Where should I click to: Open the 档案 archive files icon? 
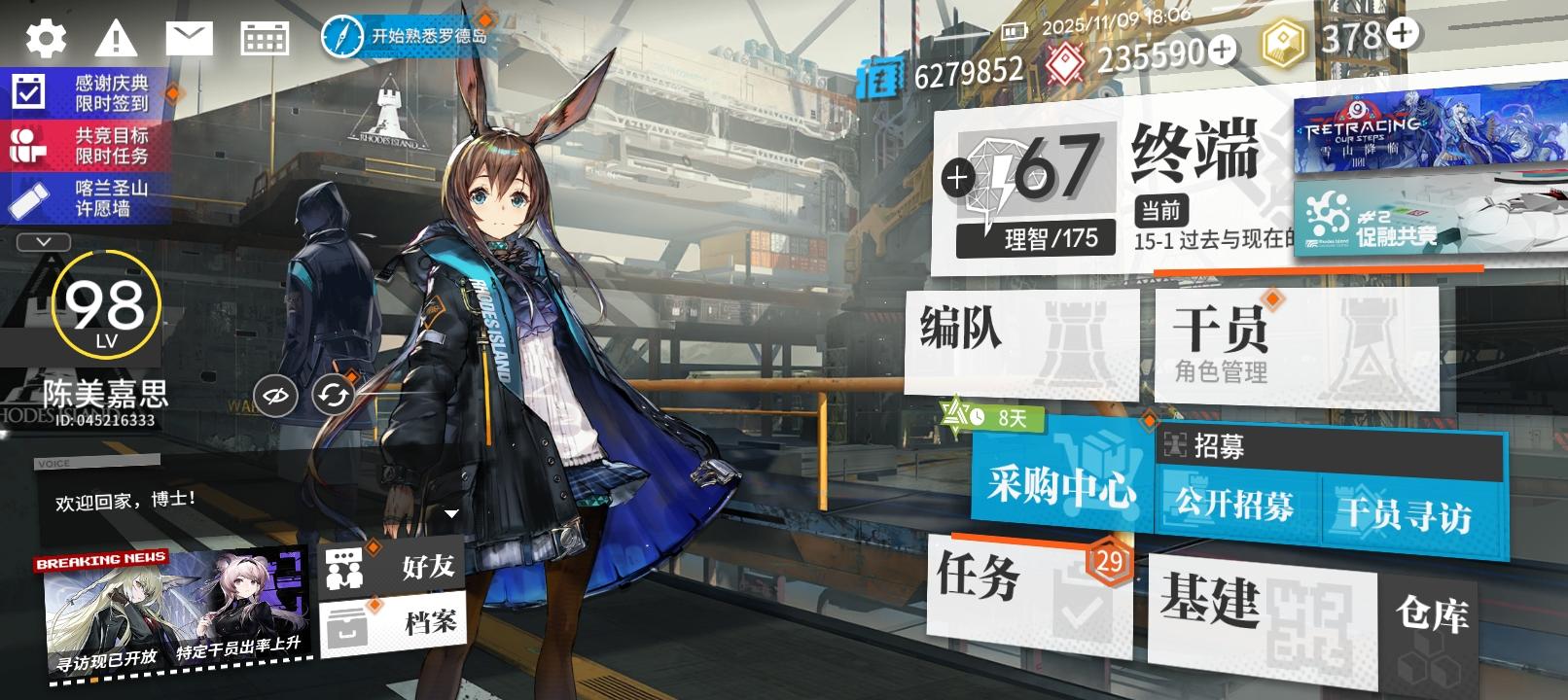tap(345, 622)
